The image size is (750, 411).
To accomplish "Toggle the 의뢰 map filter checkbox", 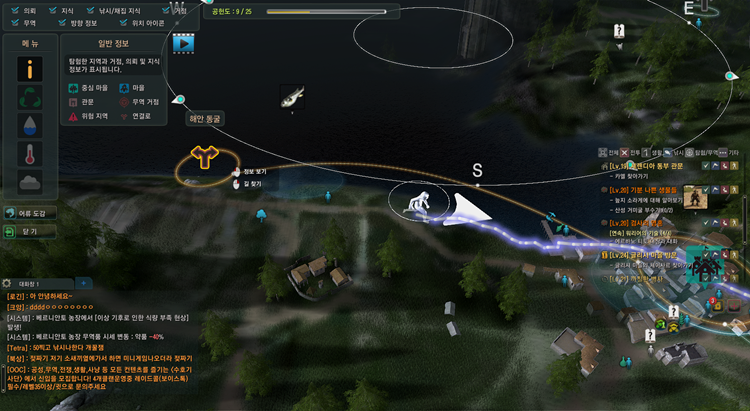I will click(x=13, y=9).
